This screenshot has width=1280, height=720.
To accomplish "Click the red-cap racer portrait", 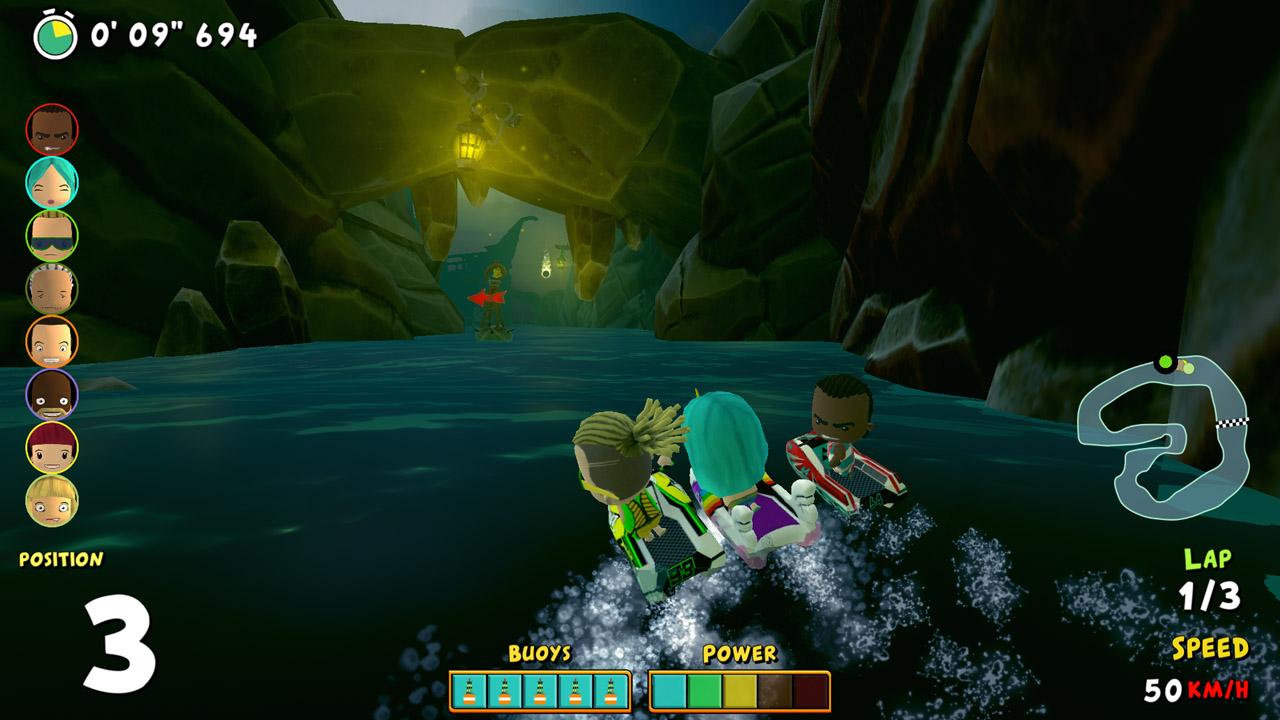I will [52, 448].
